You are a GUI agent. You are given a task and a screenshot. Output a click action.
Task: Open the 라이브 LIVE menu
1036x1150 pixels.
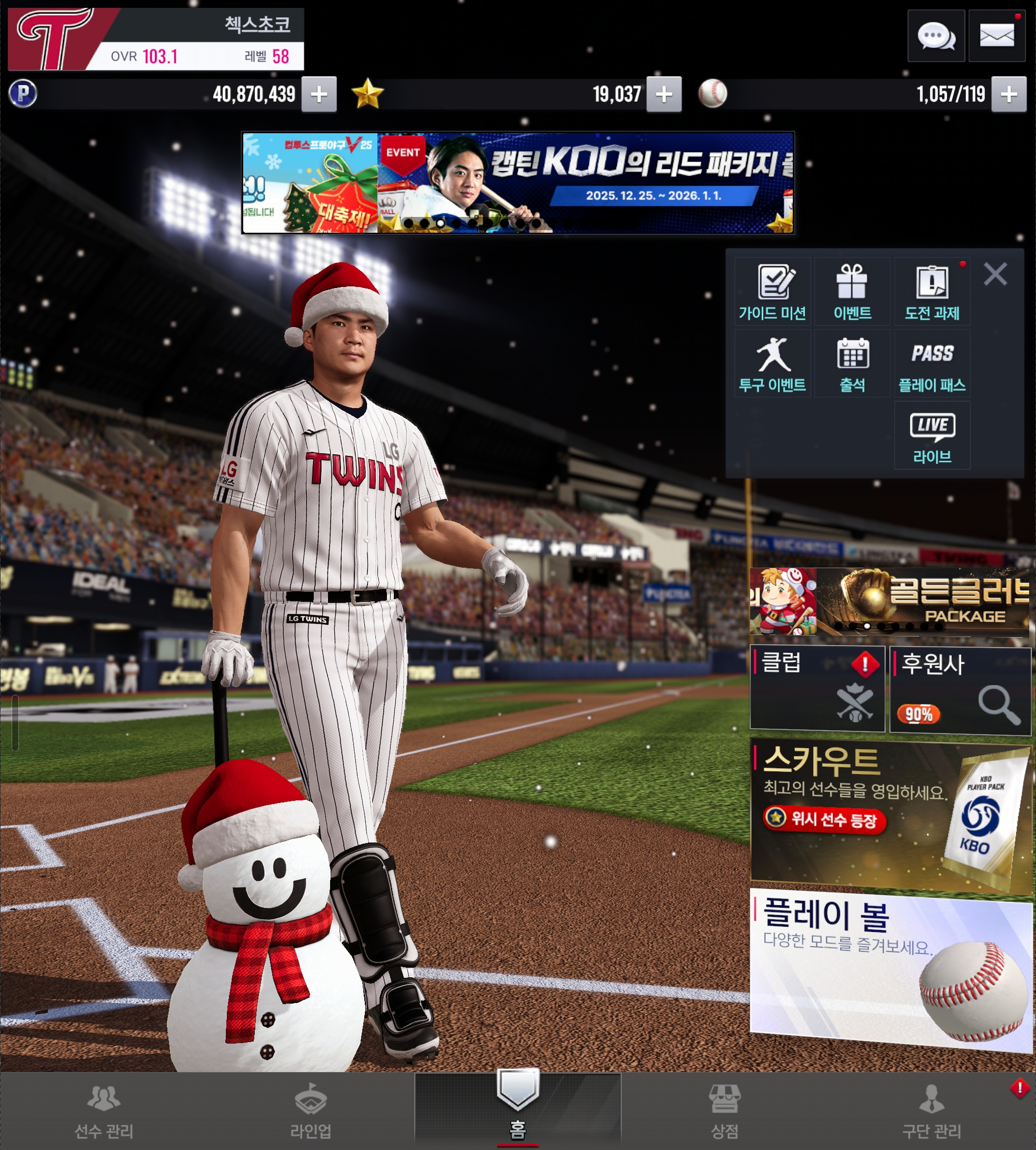pos(932,436)
